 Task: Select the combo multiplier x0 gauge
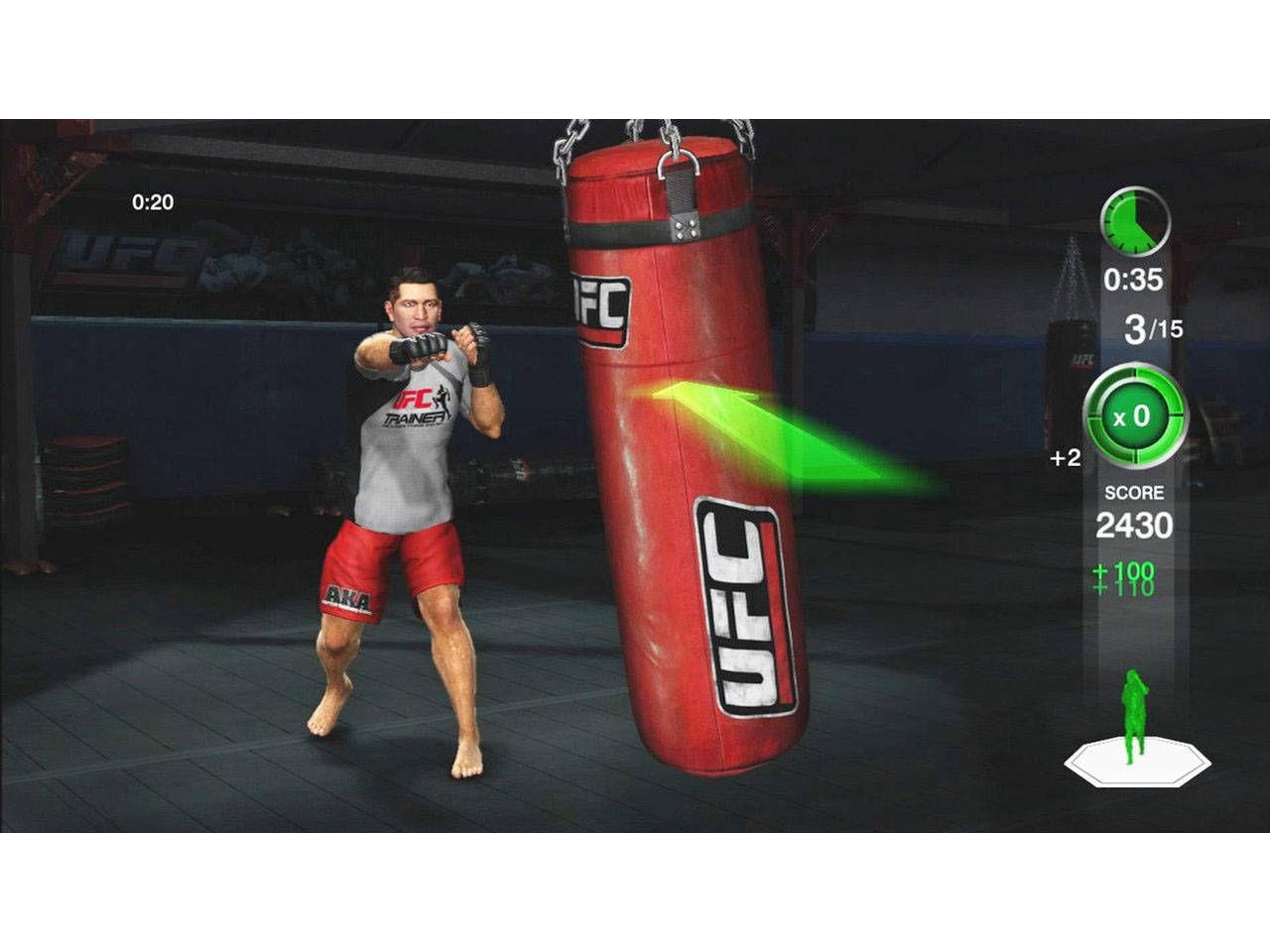[1134, 416]
